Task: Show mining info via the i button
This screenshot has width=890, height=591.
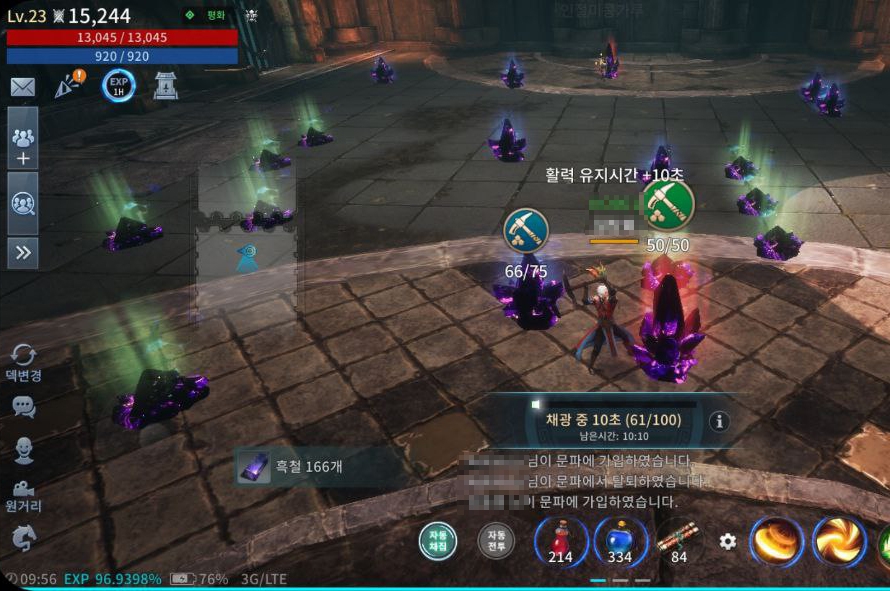Action: pos(718,421)
